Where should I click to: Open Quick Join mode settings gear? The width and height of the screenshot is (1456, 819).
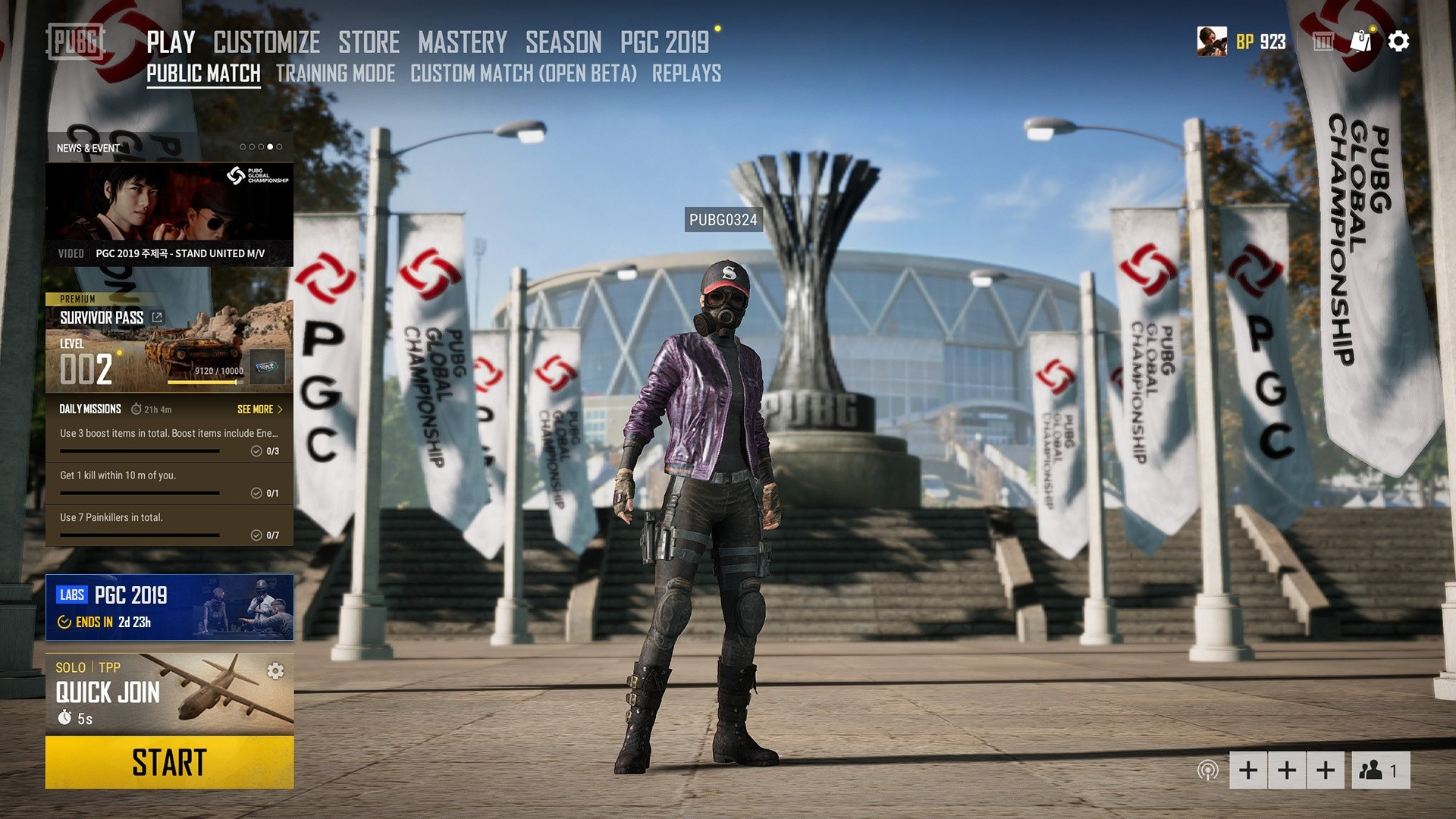coord(275,671)
